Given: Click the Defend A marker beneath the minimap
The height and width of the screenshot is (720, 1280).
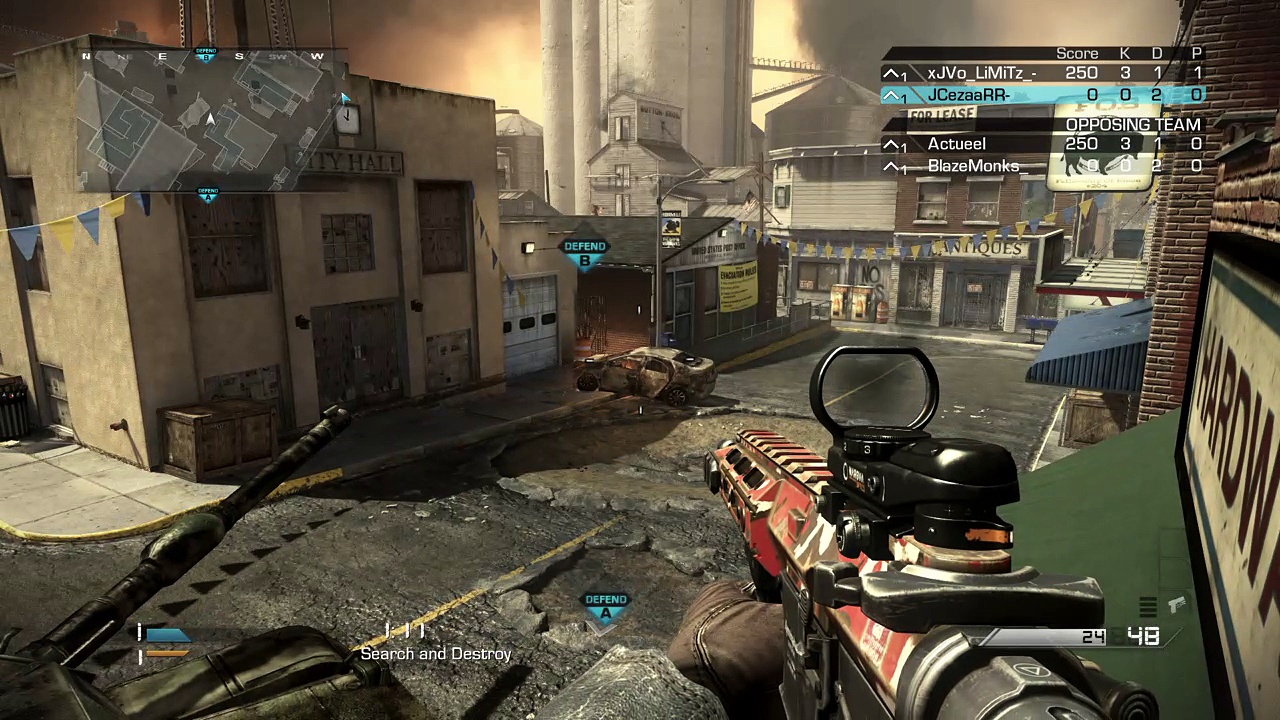Looking at the screenshot, I should pyautogui.click(x=207, y=193).
